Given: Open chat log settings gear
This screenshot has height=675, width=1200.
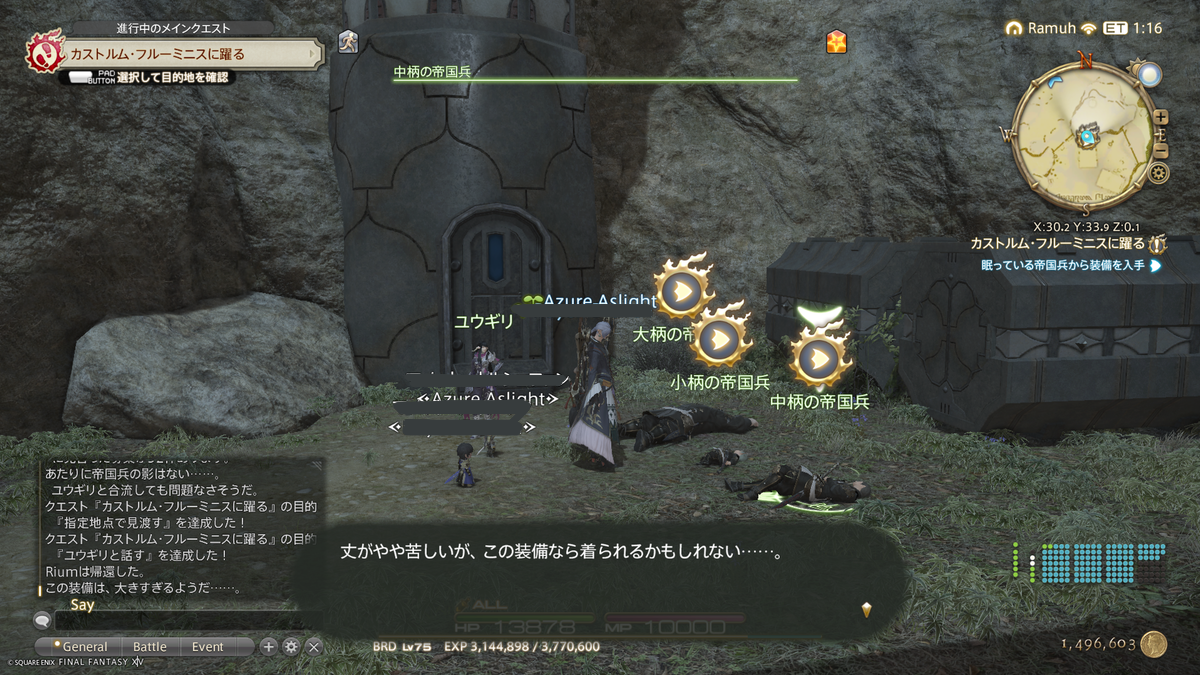Looking at the screenshot, I should pyautogui.click(x=291, y=647).
